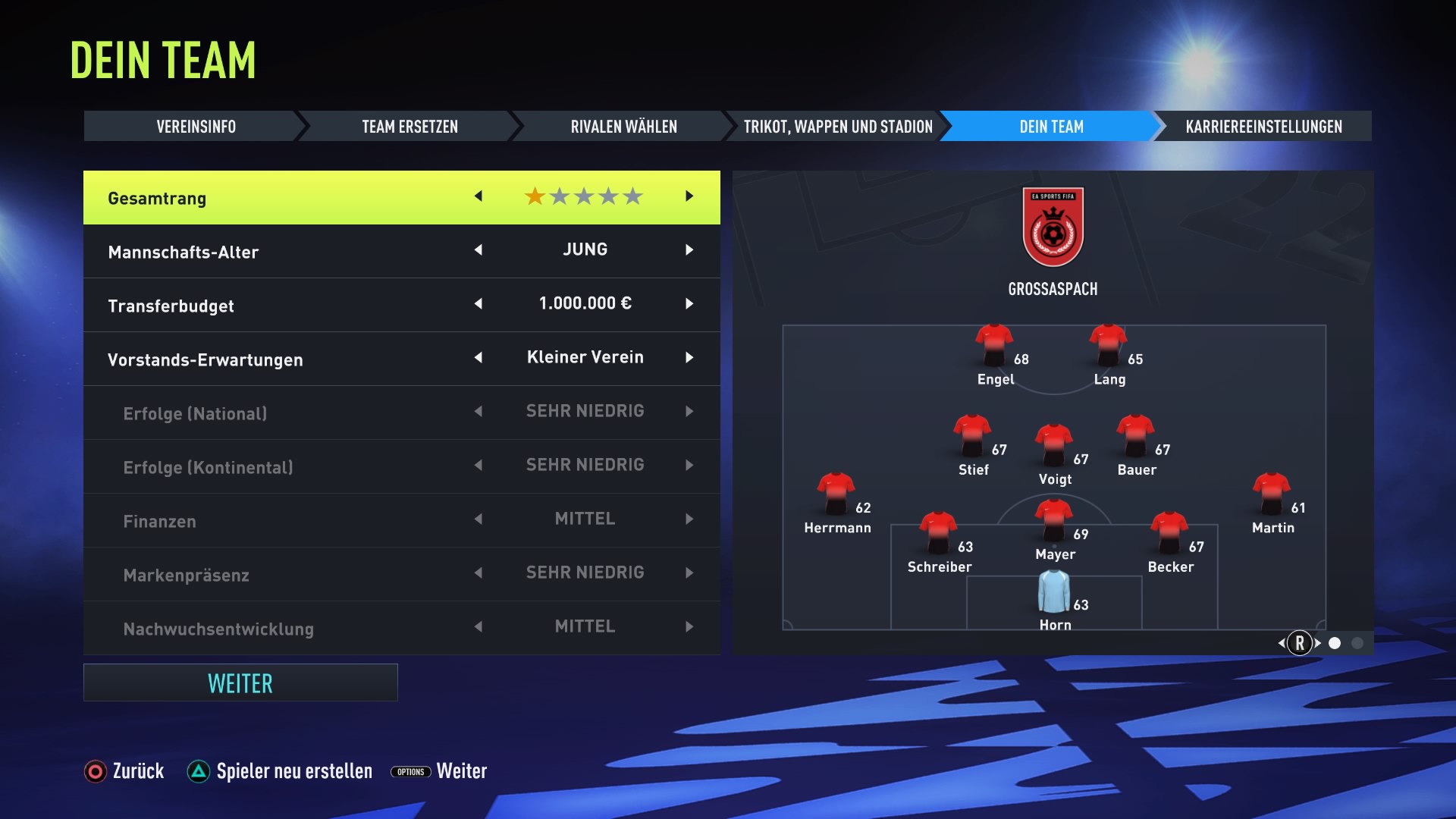Click the WEITER button

pos(240,683)
